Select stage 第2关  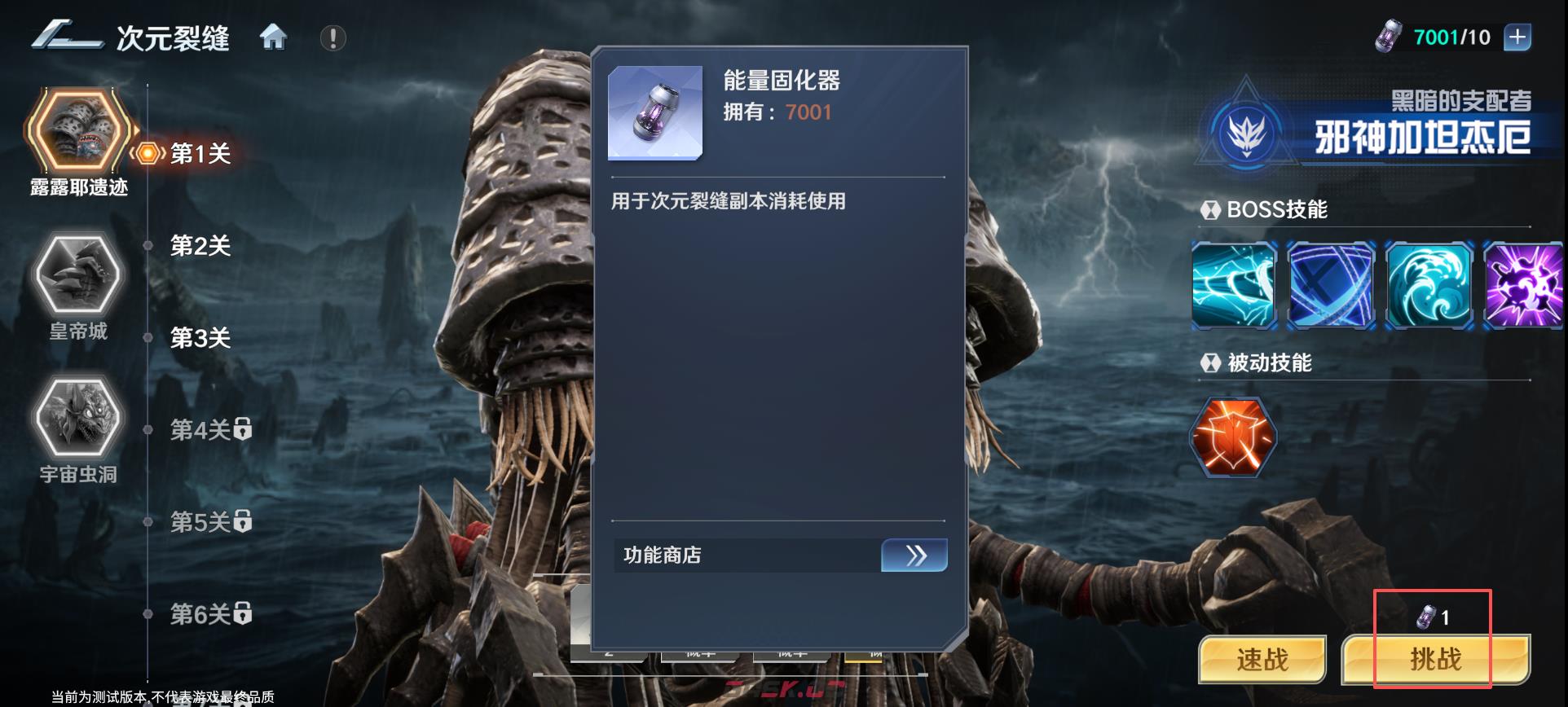(200, 245)
